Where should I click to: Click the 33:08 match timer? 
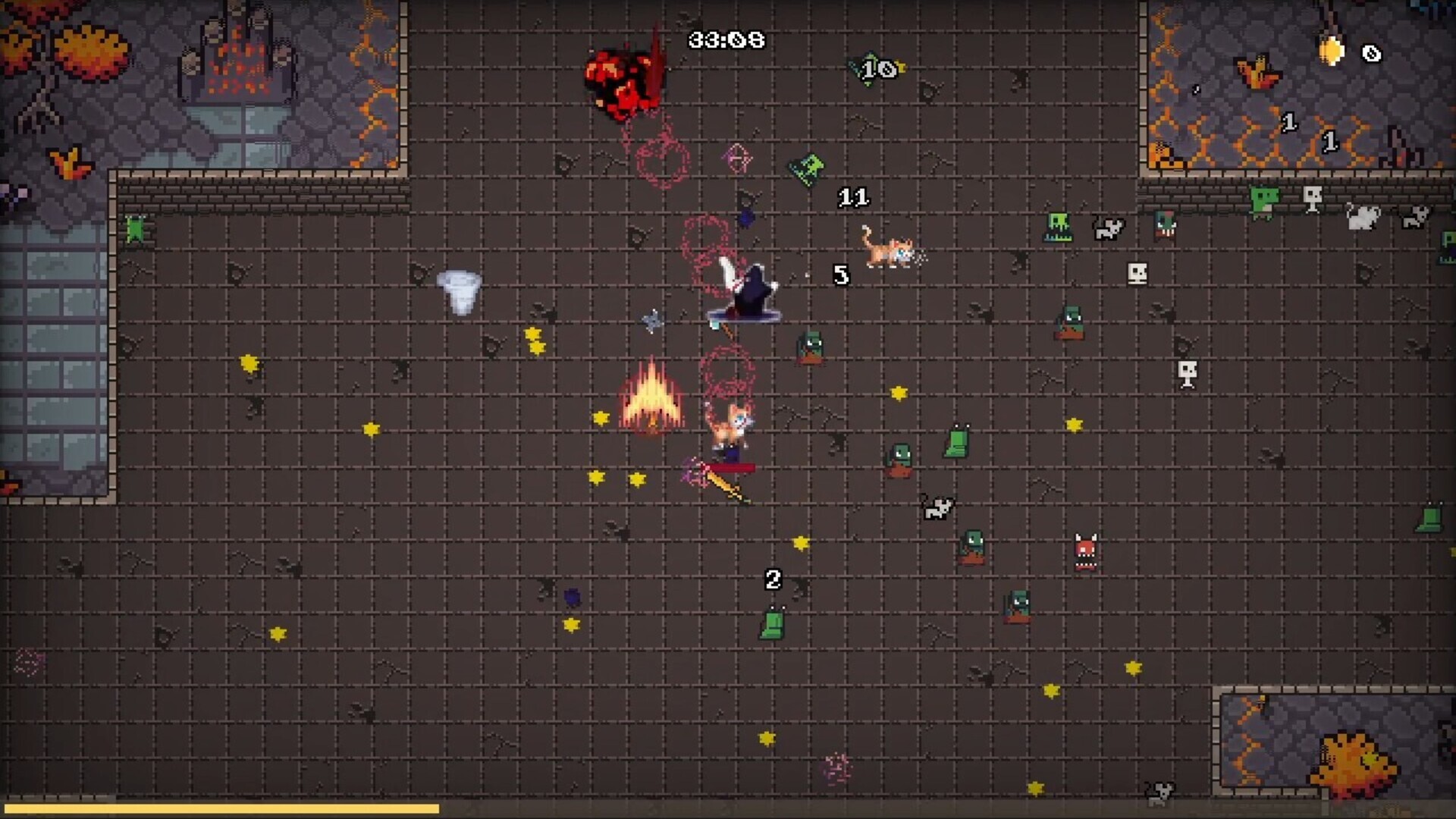(x=720, y=38)
